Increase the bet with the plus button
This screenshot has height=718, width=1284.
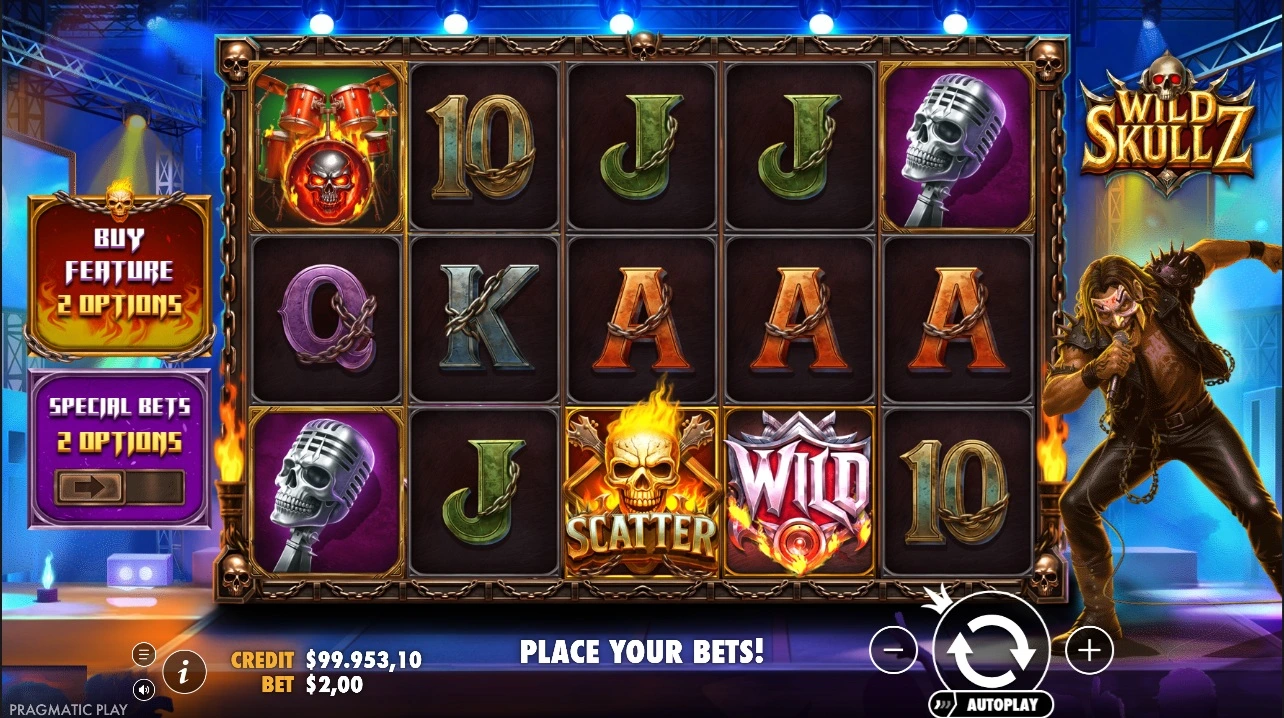(1089, 651)
